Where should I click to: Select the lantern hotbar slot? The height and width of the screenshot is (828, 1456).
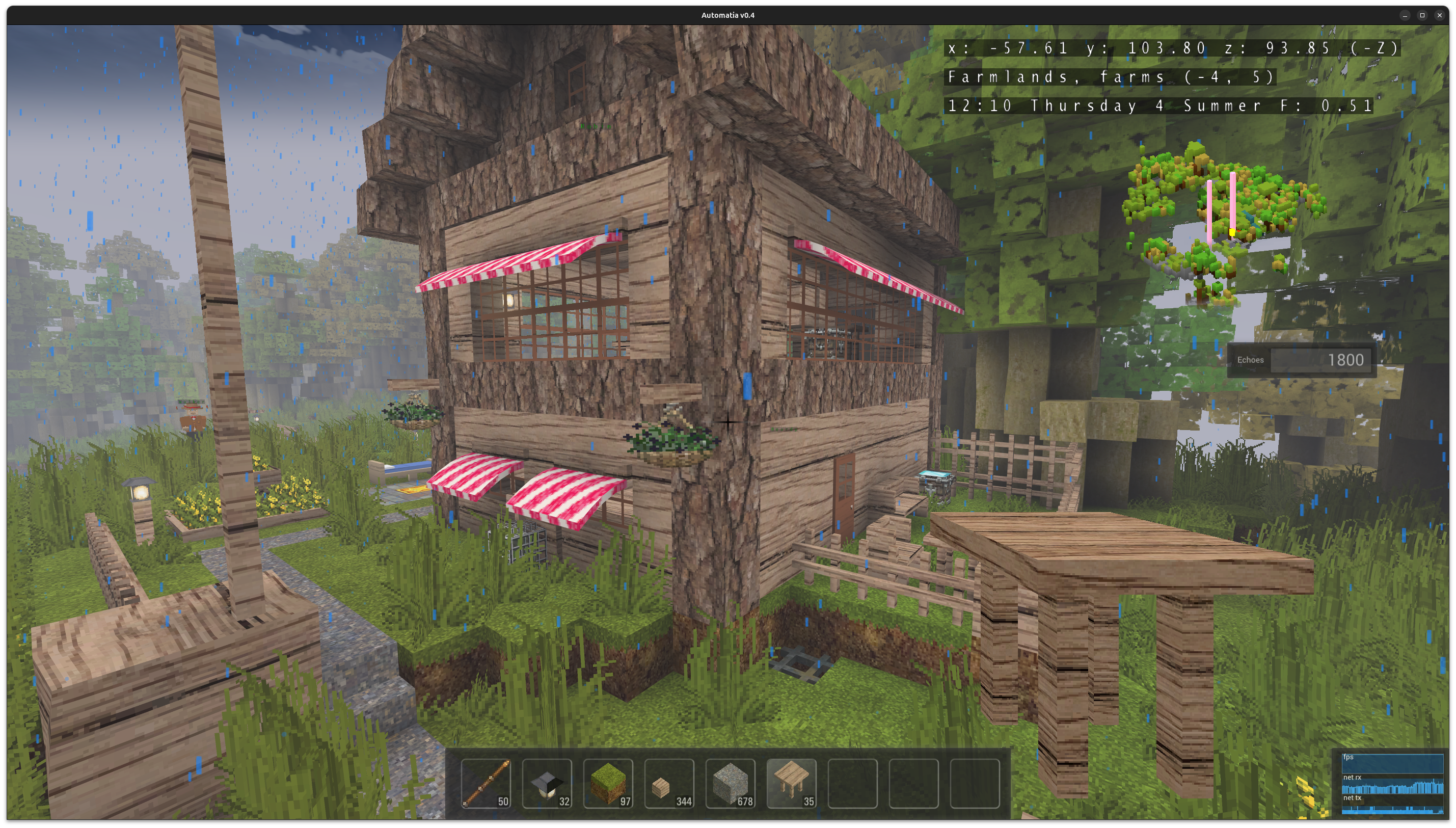[547, 783]
